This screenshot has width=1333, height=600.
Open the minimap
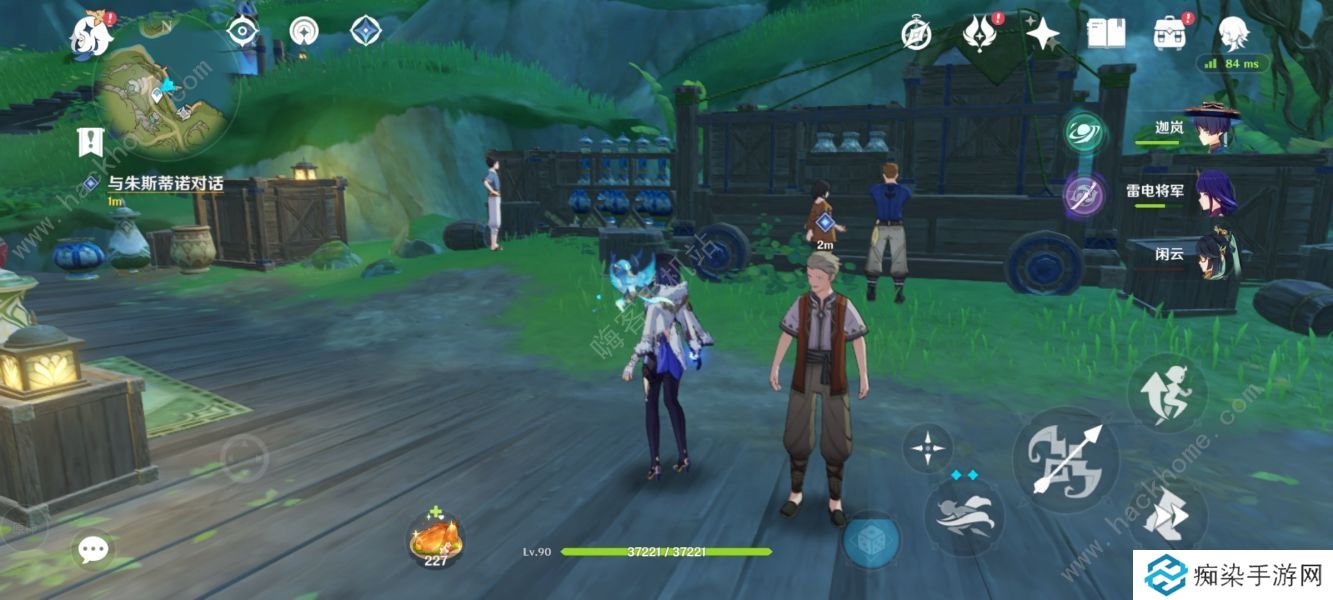(165, 95)
